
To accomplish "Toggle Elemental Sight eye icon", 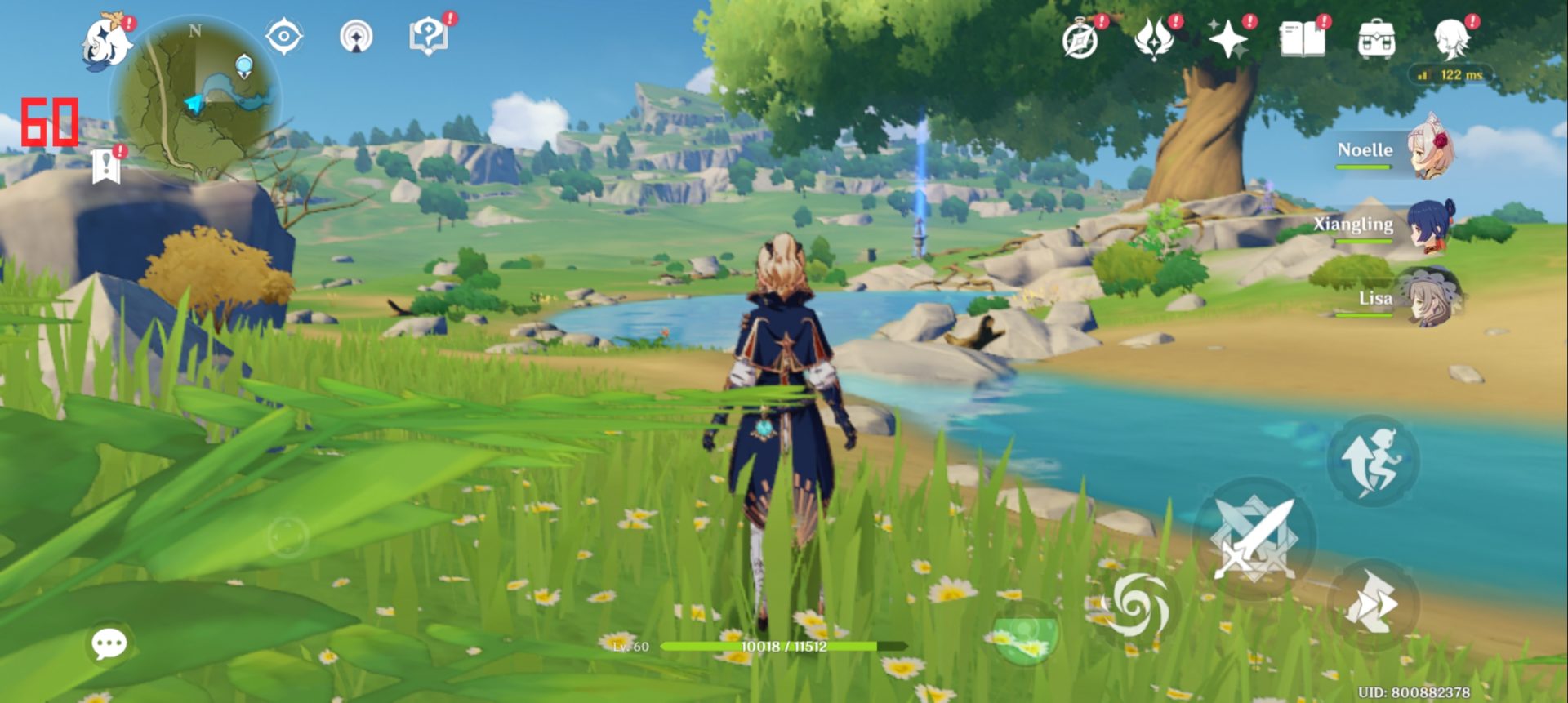I will (x=284, y=37).
